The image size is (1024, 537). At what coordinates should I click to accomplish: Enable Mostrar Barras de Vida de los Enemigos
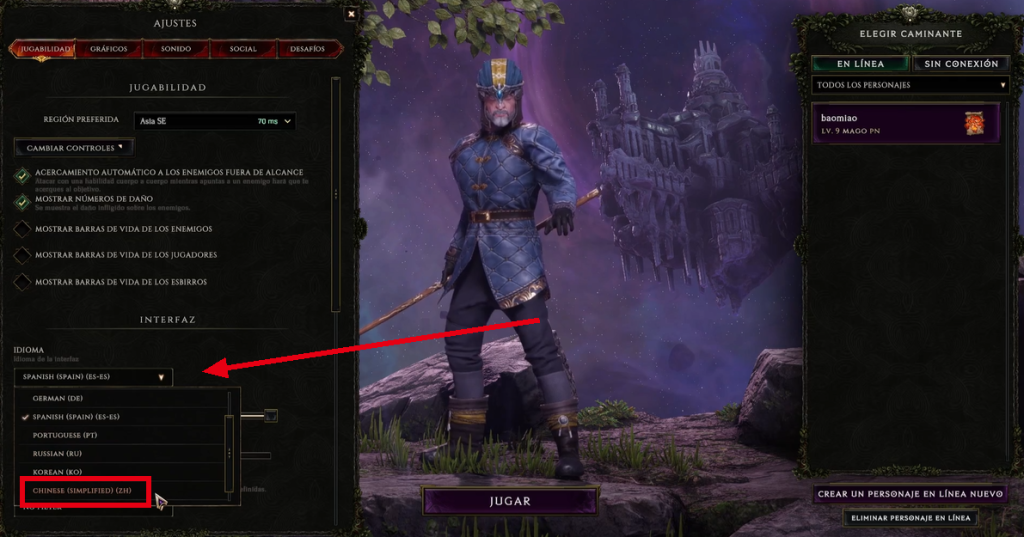(22, 229)
